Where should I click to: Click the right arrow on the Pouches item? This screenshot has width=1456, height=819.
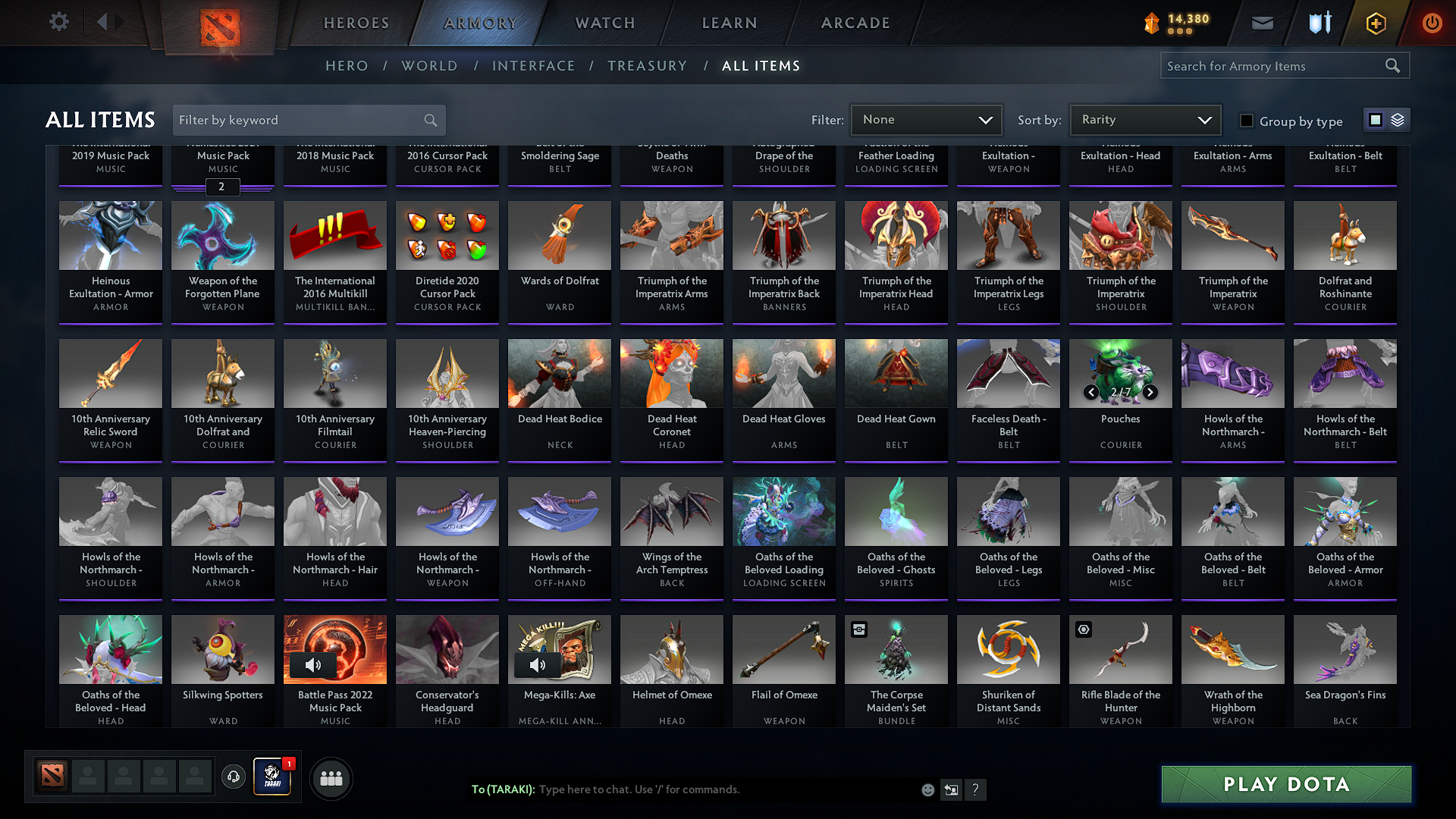pos(1150,393)
